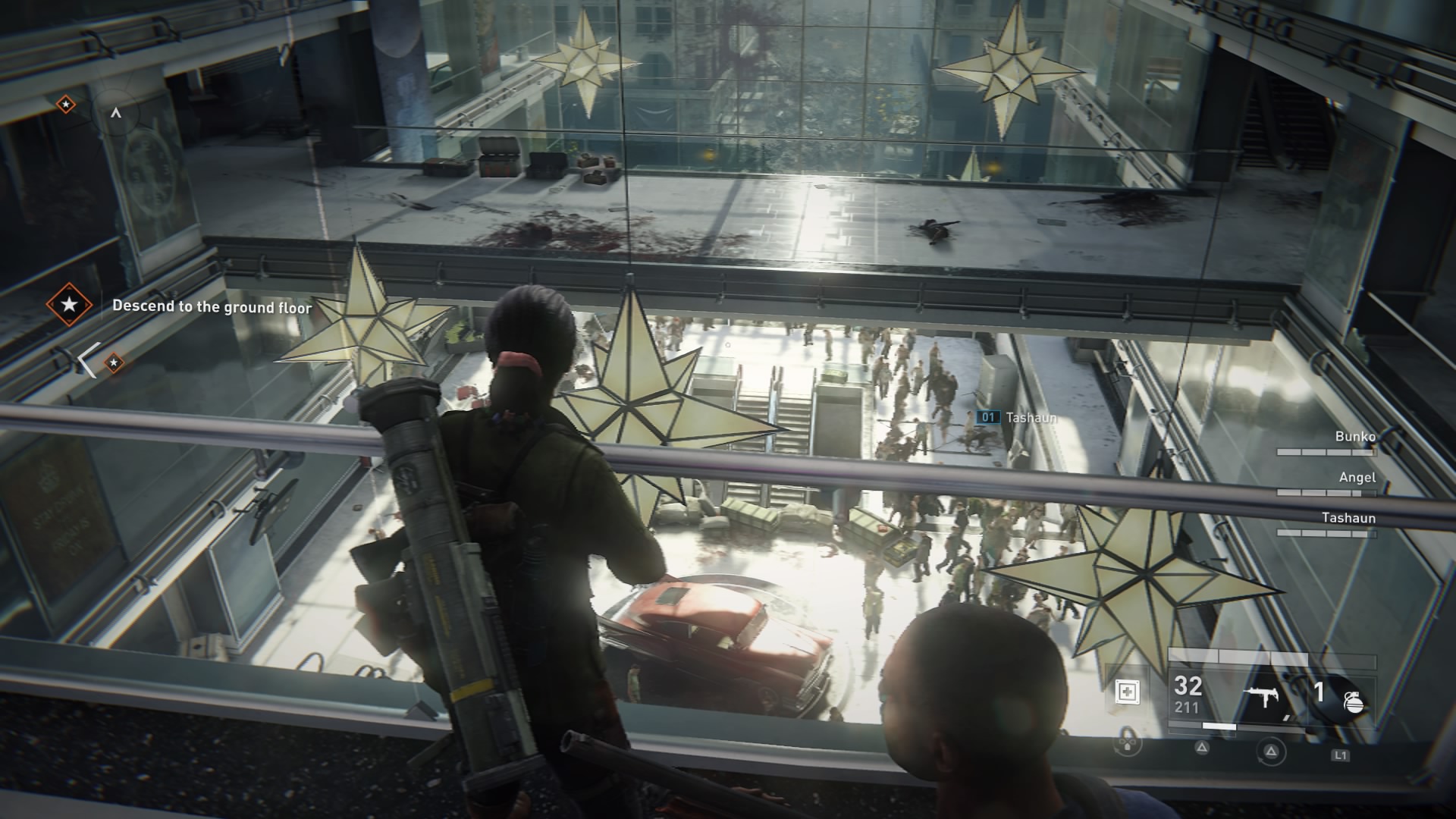The width and height of the screenshot is (1456, 819).
Task: Choose Tashaun in the squad list
Action: click(1348, 519)
